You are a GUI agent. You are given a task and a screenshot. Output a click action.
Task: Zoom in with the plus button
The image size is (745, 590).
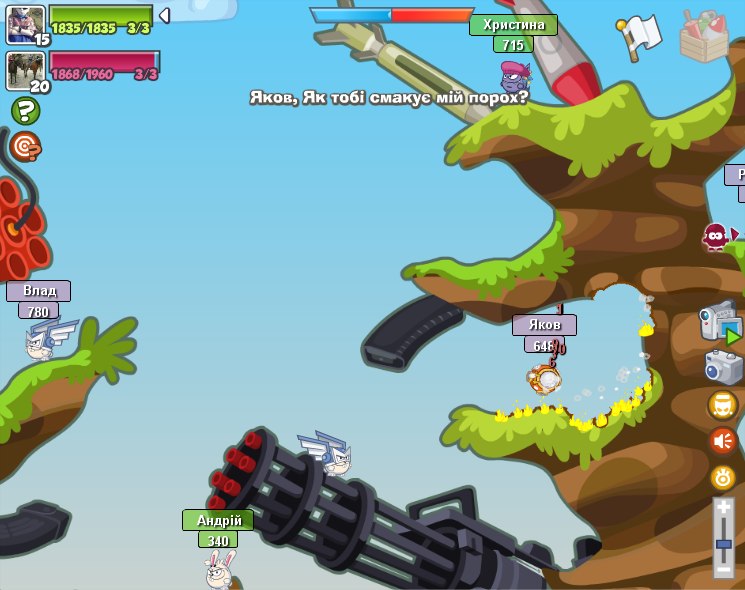coord(724,509)
